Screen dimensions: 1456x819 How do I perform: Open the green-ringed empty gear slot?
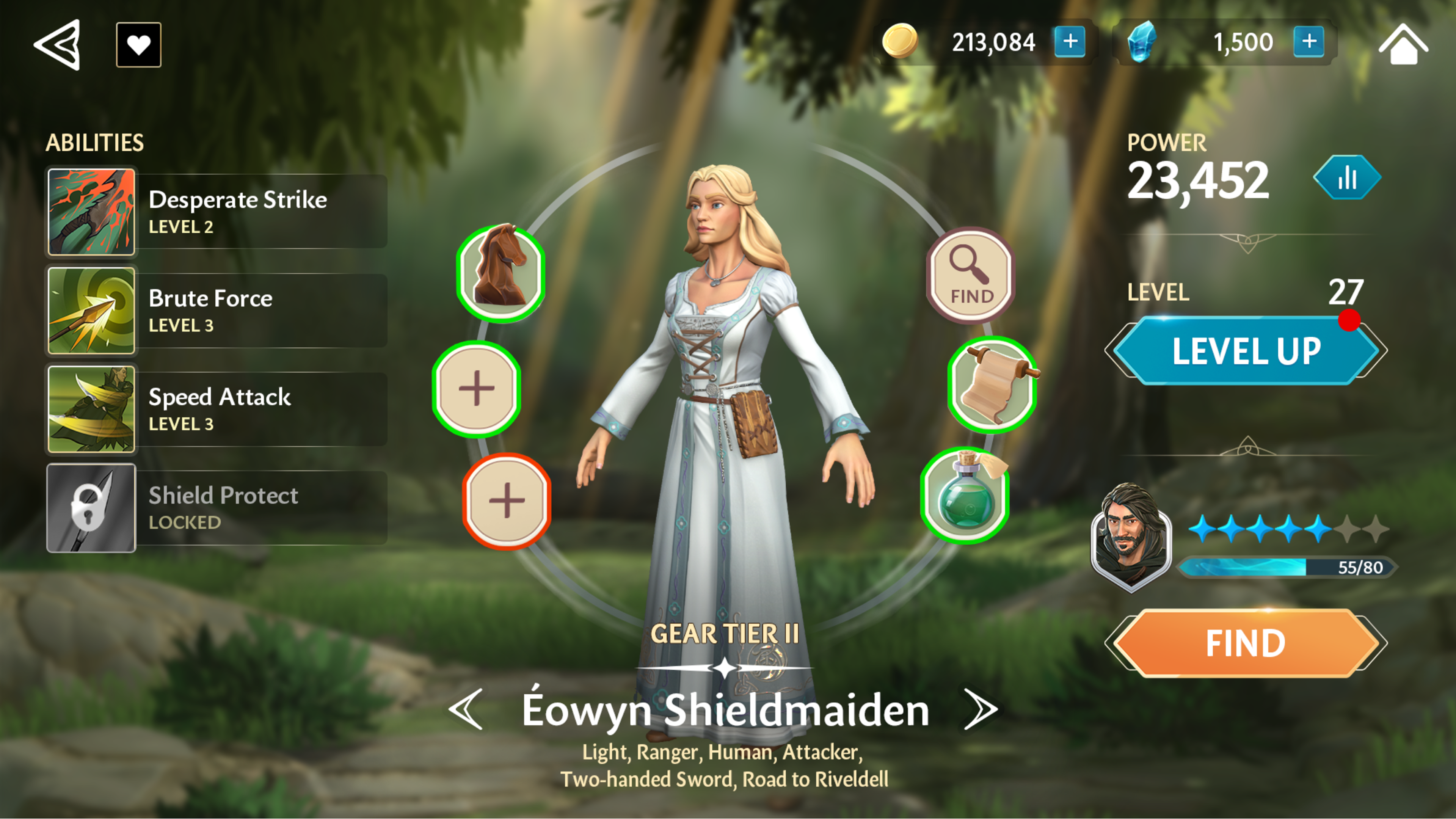pos(477,388)
